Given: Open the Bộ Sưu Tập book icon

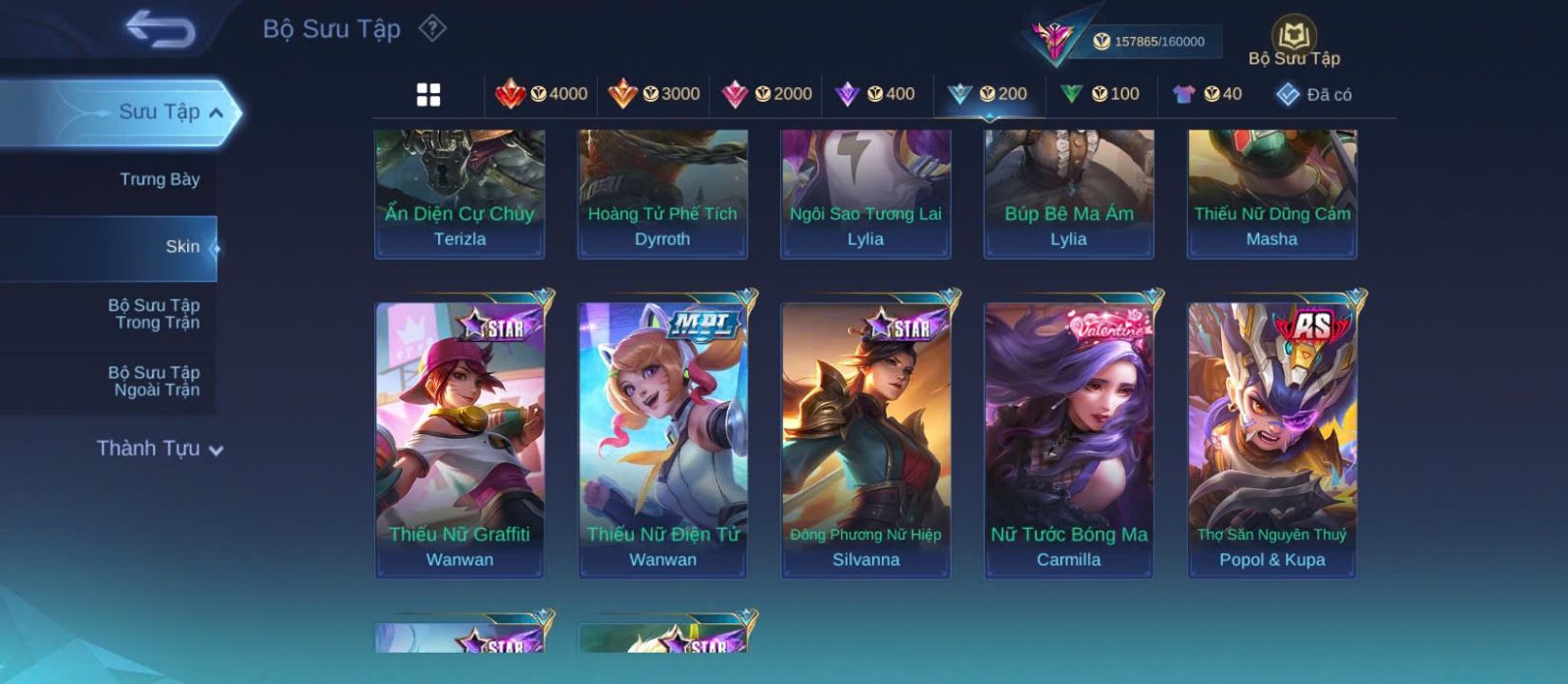Looking at the screenshot, I should pos(1294,37).
